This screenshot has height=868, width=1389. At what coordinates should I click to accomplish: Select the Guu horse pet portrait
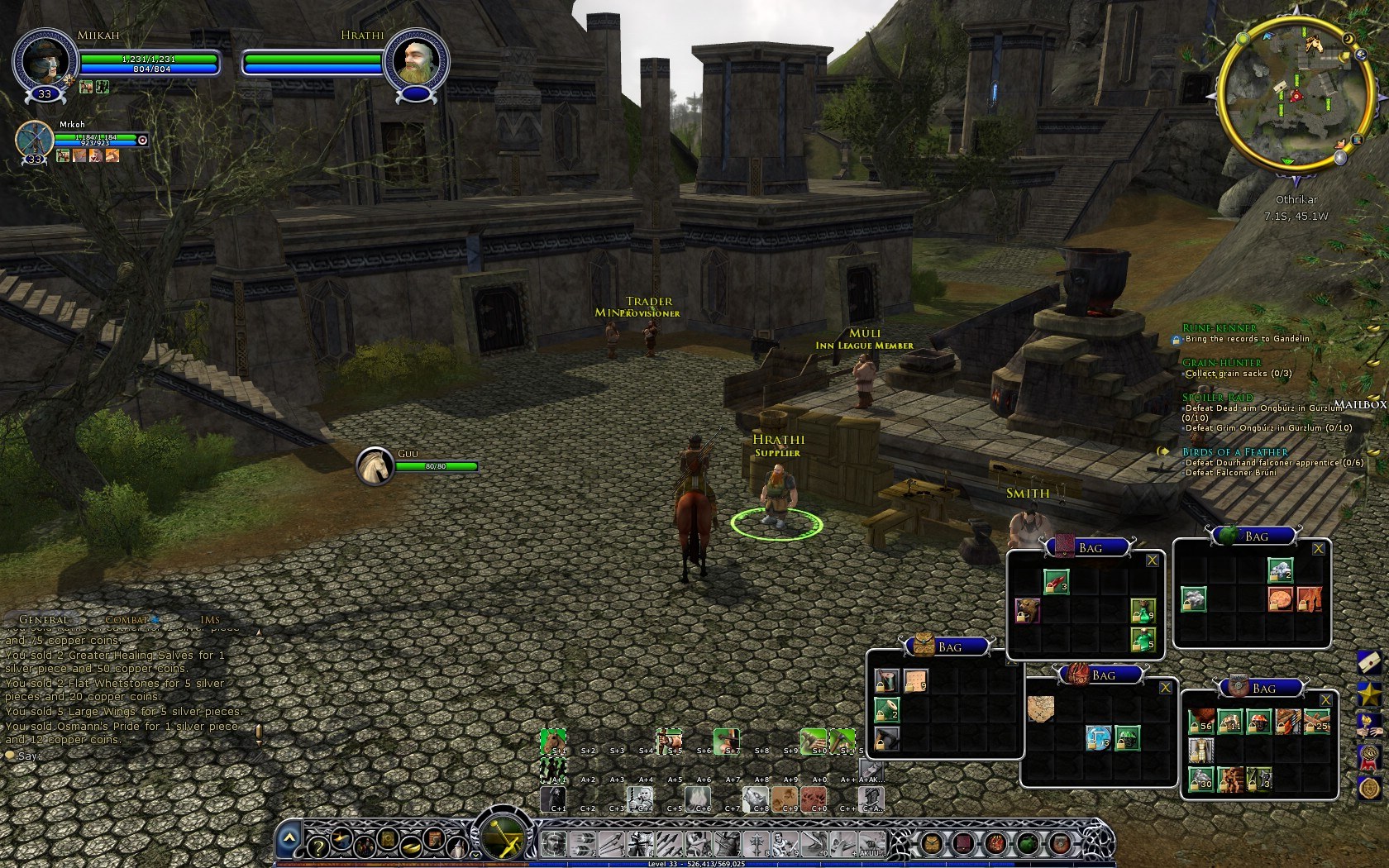[x=375, y=466]
